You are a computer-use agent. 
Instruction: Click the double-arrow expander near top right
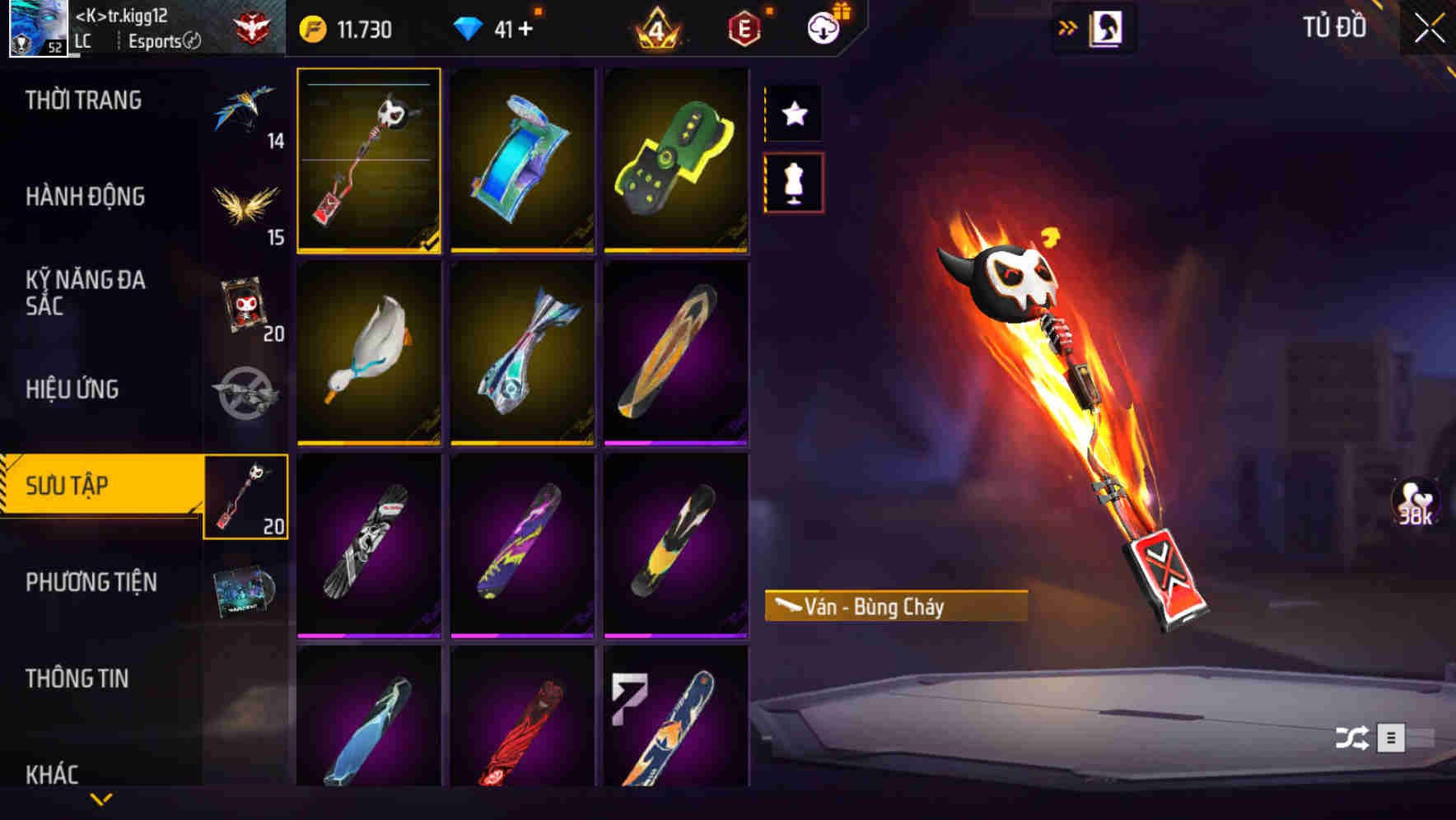tap(1068, 26)
